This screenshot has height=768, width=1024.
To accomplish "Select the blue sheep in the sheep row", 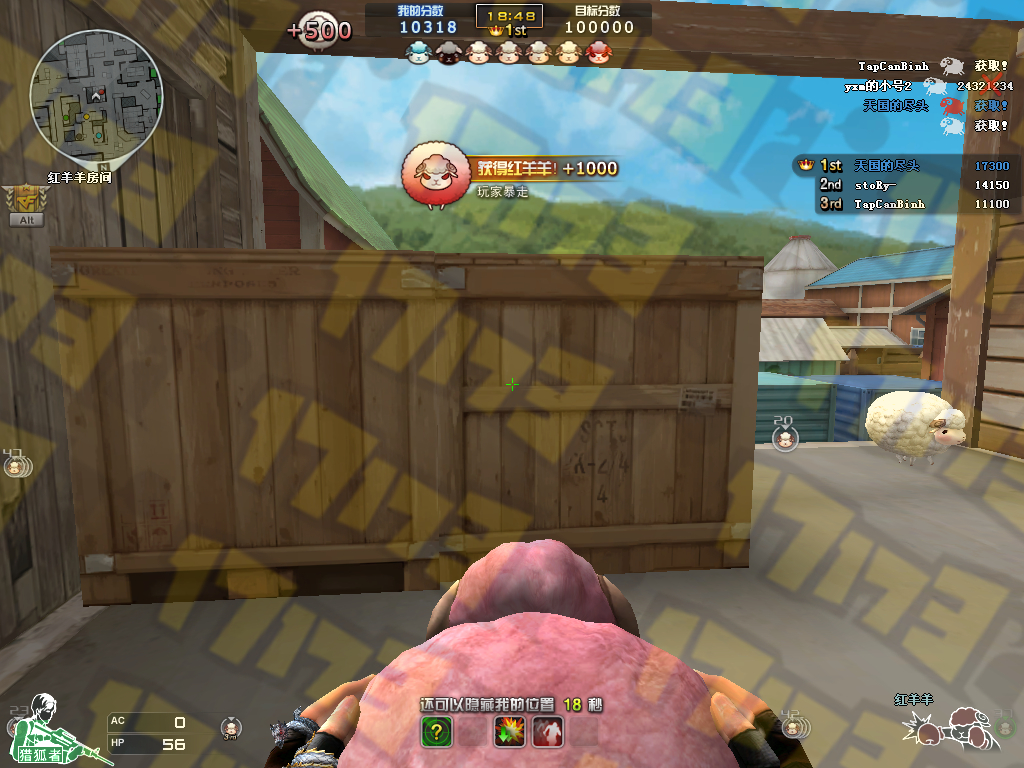I will tap(417, 53).
